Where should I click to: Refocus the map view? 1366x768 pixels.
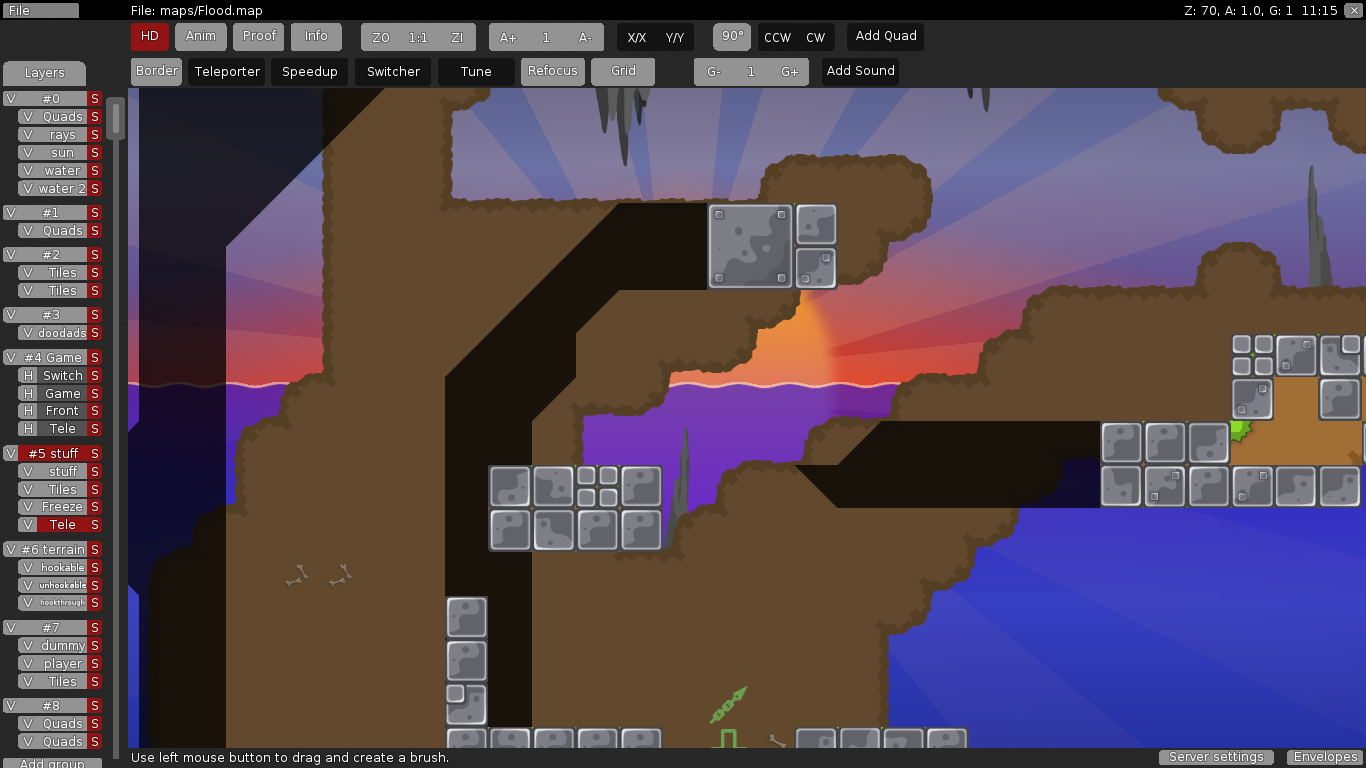(x=552, y=71)
